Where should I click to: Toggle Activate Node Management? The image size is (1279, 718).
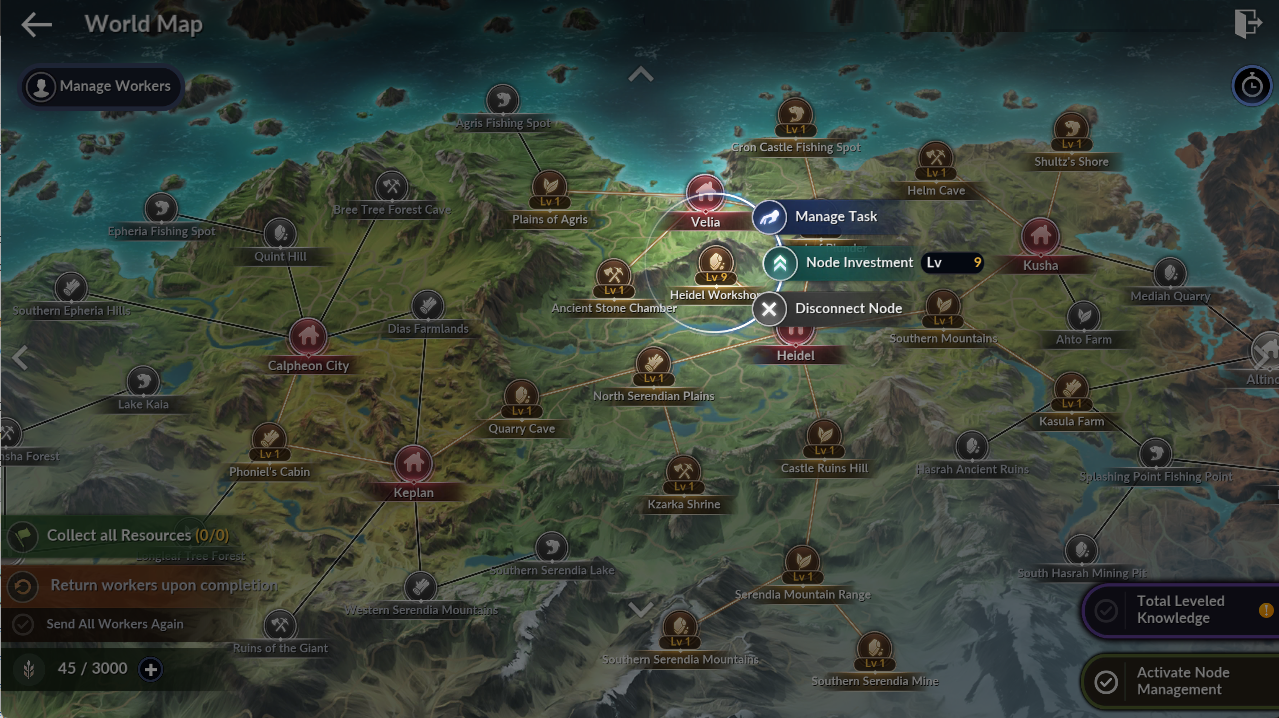(1180, 682)
